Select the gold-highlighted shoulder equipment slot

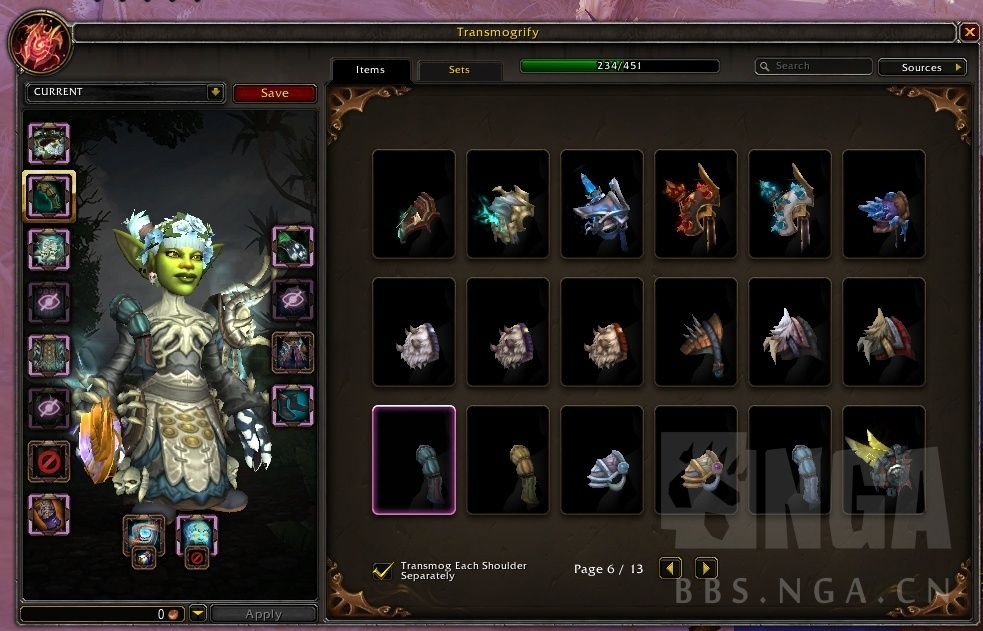click(49, 195)
